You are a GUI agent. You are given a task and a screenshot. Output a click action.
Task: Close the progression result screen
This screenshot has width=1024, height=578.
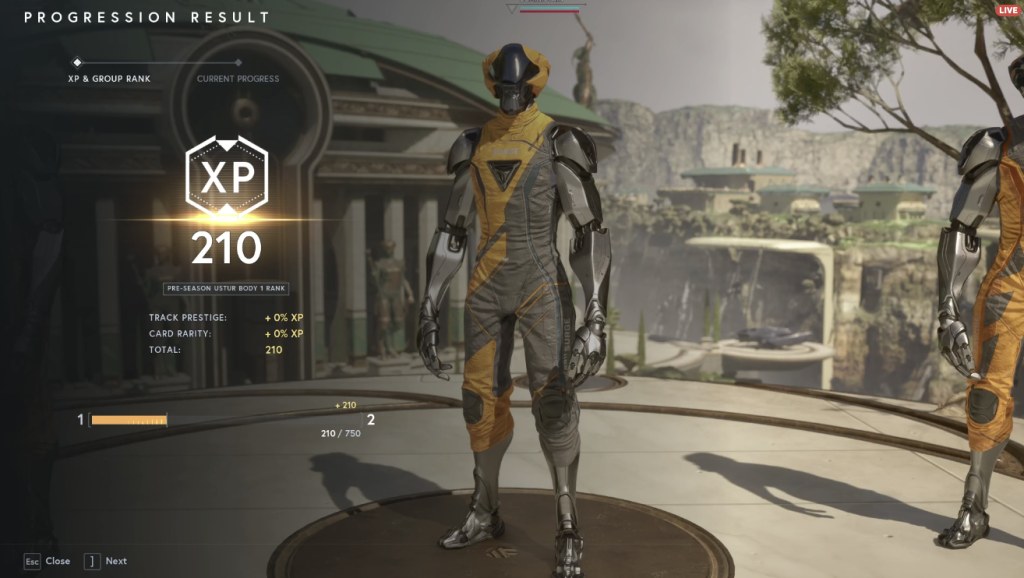pyautogui.click(x=47, y=561)
